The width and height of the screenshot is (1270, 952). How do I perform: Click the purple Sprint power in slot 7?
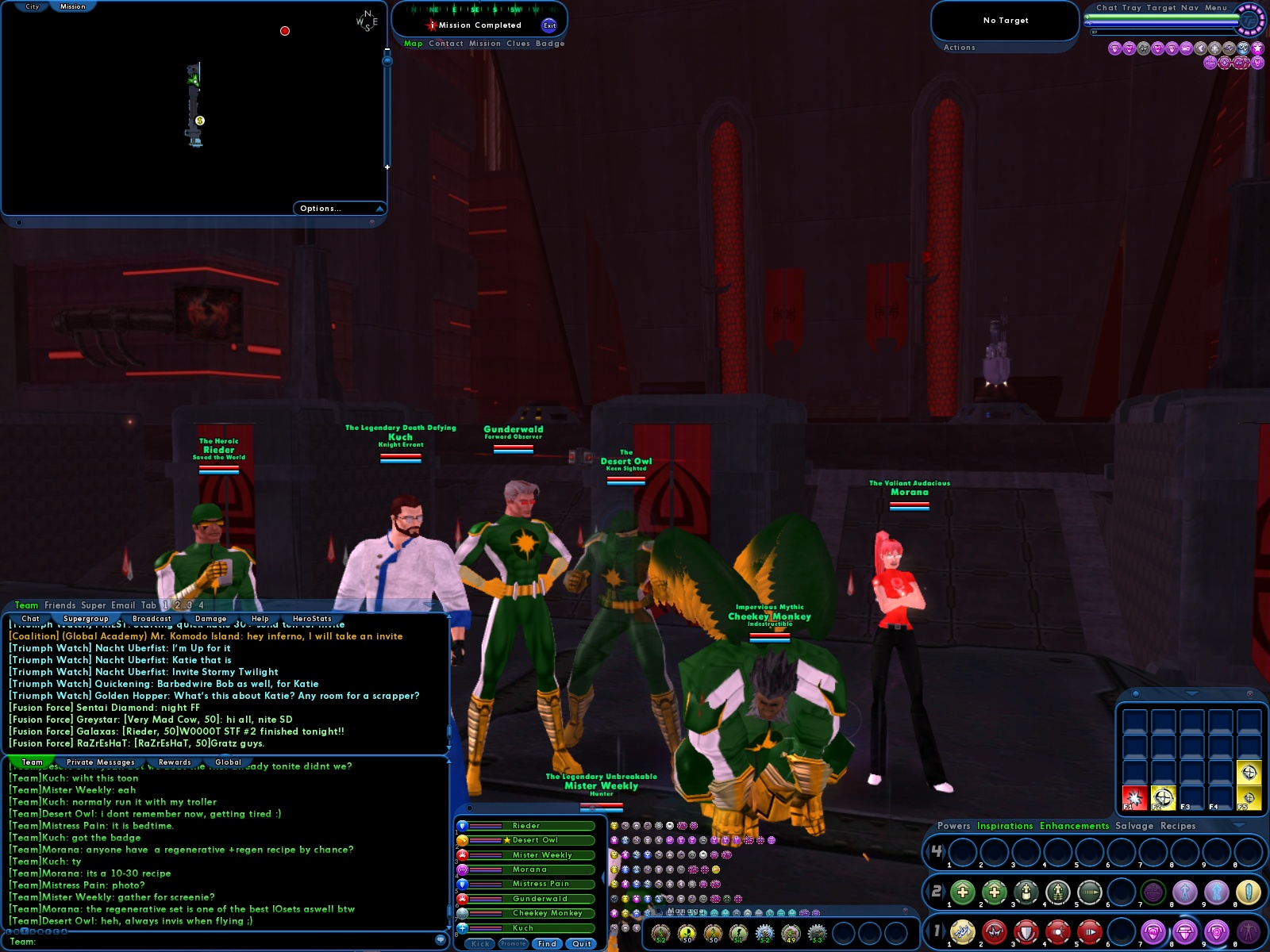1153,930
